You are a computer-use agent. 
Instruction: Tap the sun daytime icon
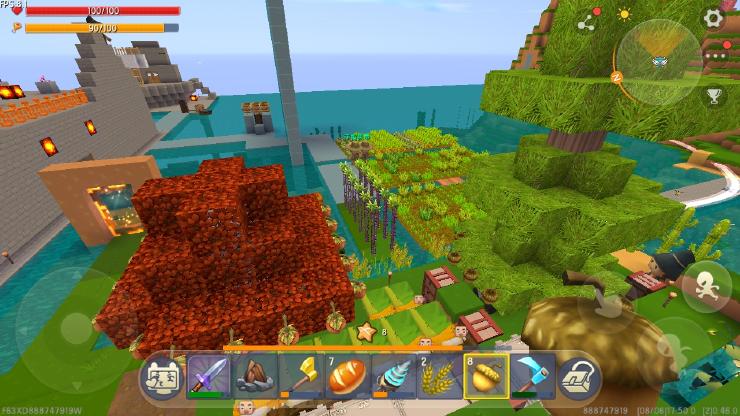pyautogui.click(x=625, y=15)
